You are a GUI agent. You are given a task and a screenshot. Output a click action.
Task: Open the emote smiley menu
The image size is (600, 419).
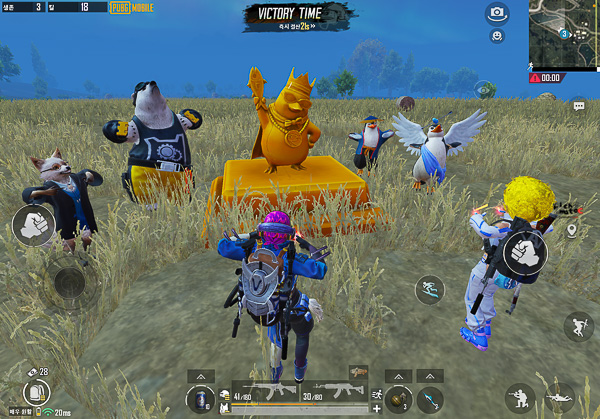click(497, 36)
